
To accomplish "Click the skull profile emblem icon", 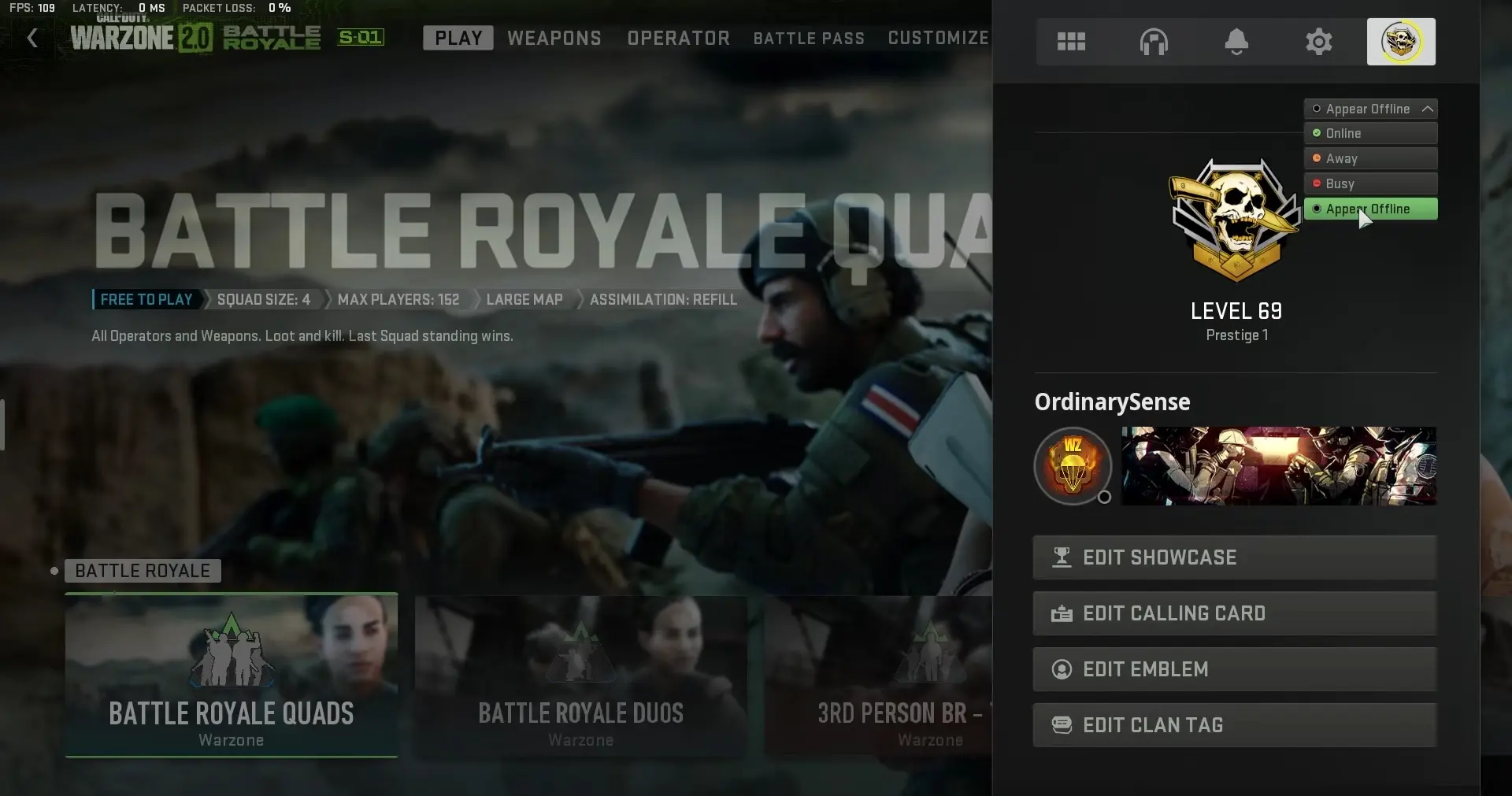I will pos(1402,41).
